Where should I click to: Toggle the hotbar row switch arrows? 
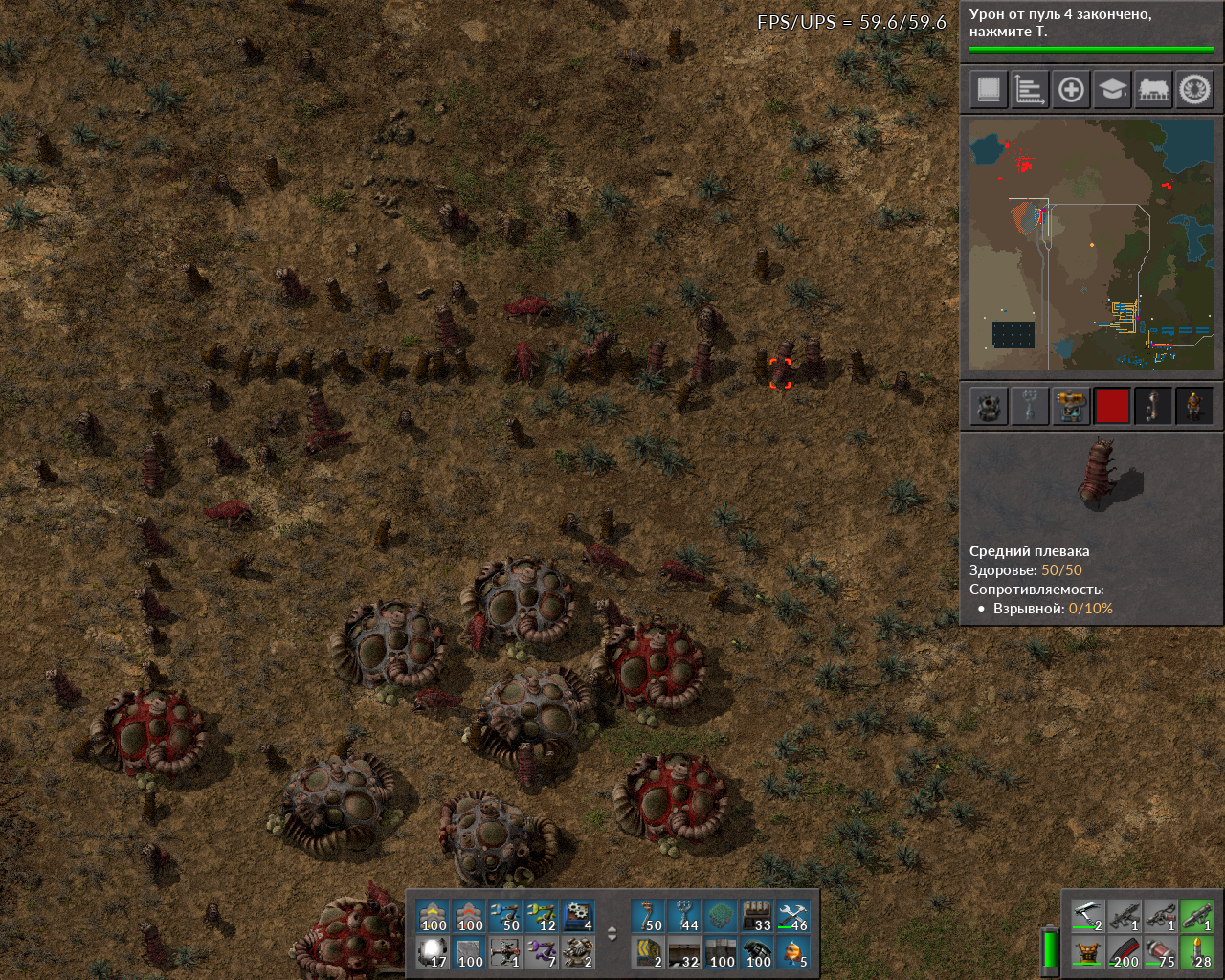[612, 935]
